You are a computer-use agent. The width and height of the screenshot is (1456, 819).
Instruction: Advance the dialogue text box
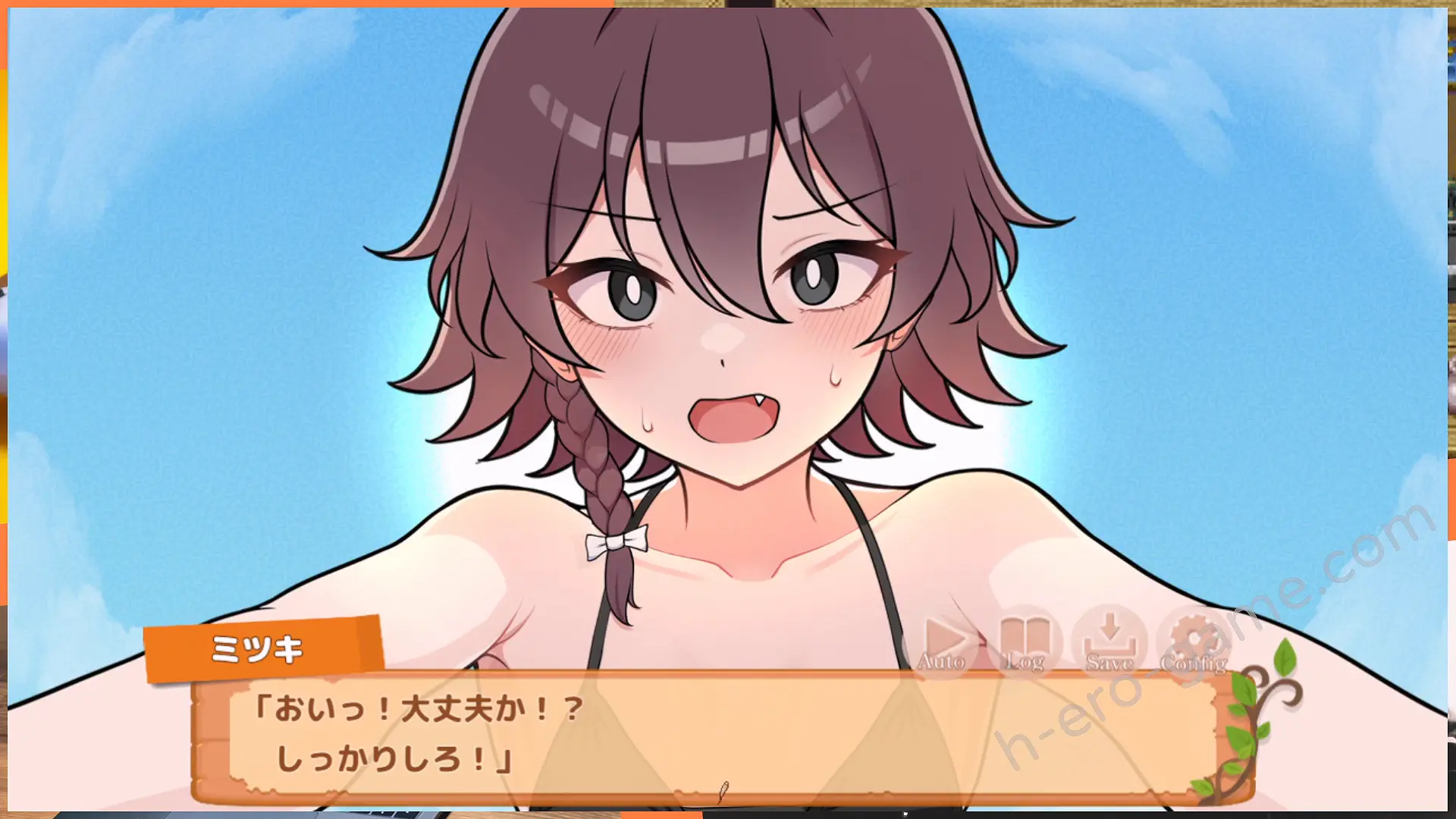pyautogui.click(x=720, y=734)
